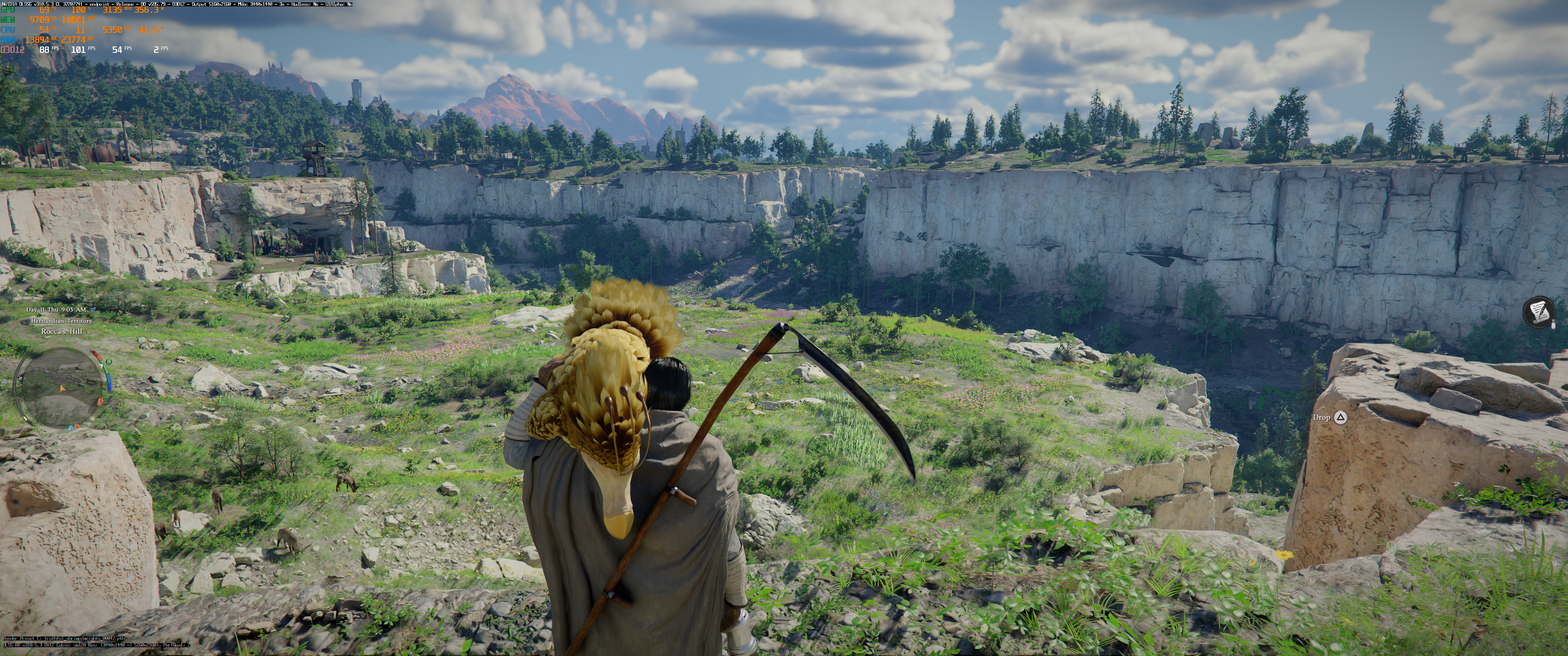
Task: Click the wind weather icon beside the clock
Action: point(92,310)
